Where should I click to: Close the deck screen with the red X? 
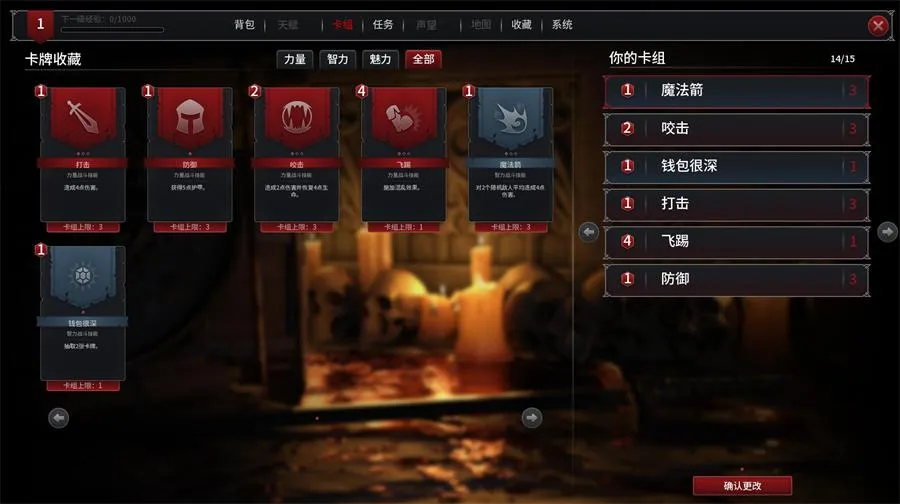[x=878, y=26]
